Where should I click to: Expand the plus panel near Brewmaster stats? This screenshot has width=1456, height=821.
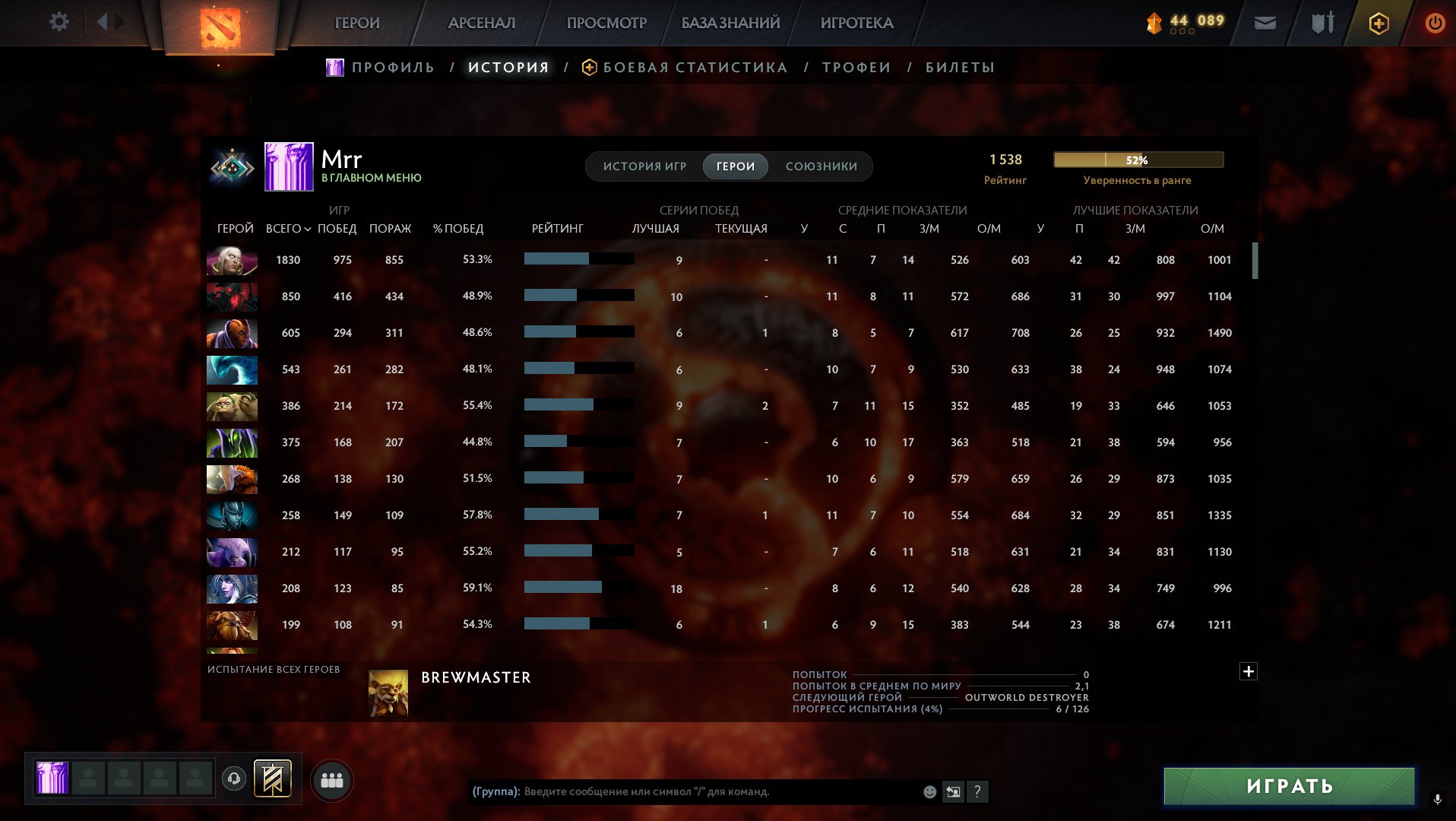1249,672
